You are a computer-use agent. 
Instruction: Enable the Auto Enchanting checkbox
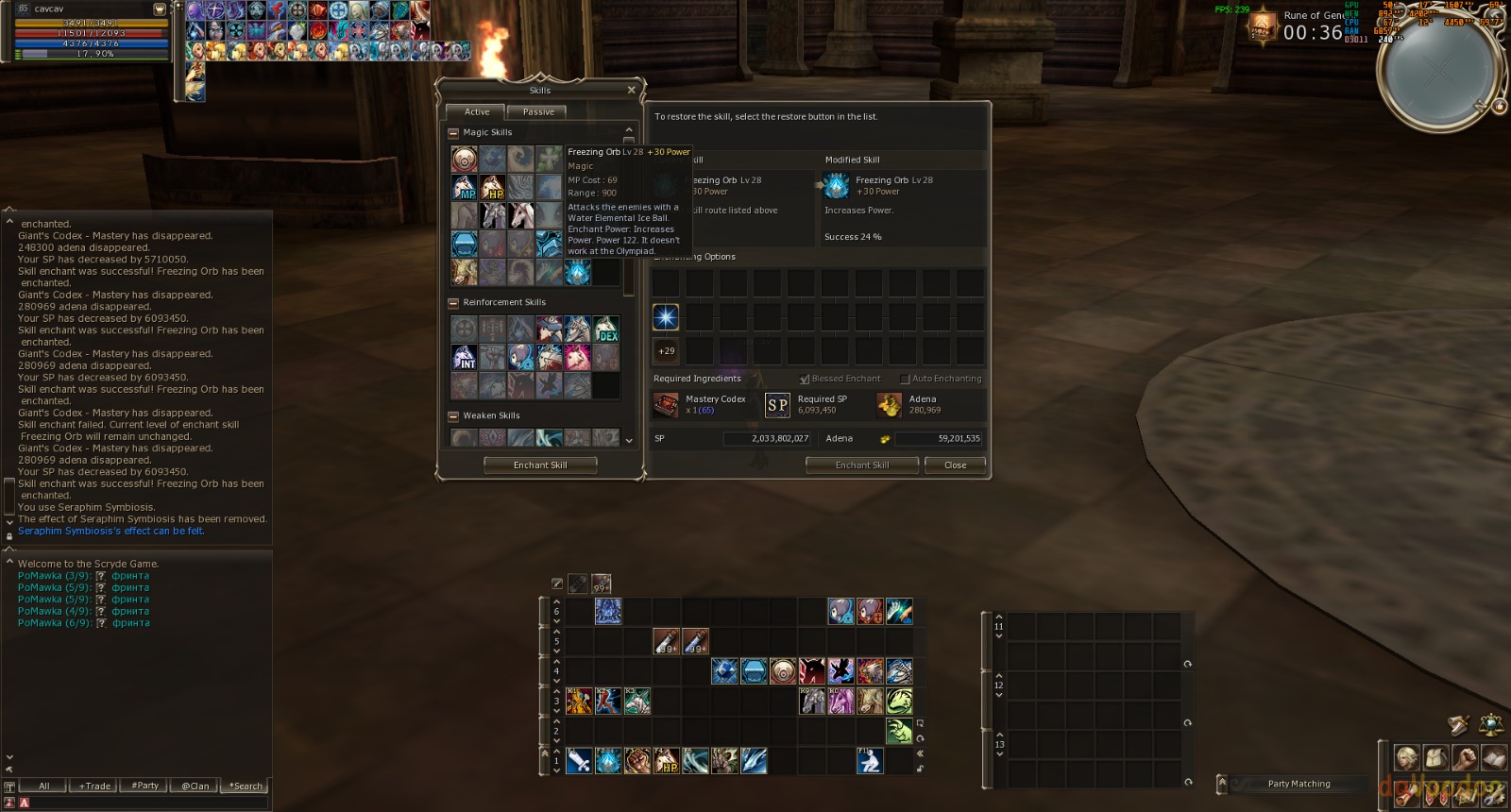tap(905, 379)
